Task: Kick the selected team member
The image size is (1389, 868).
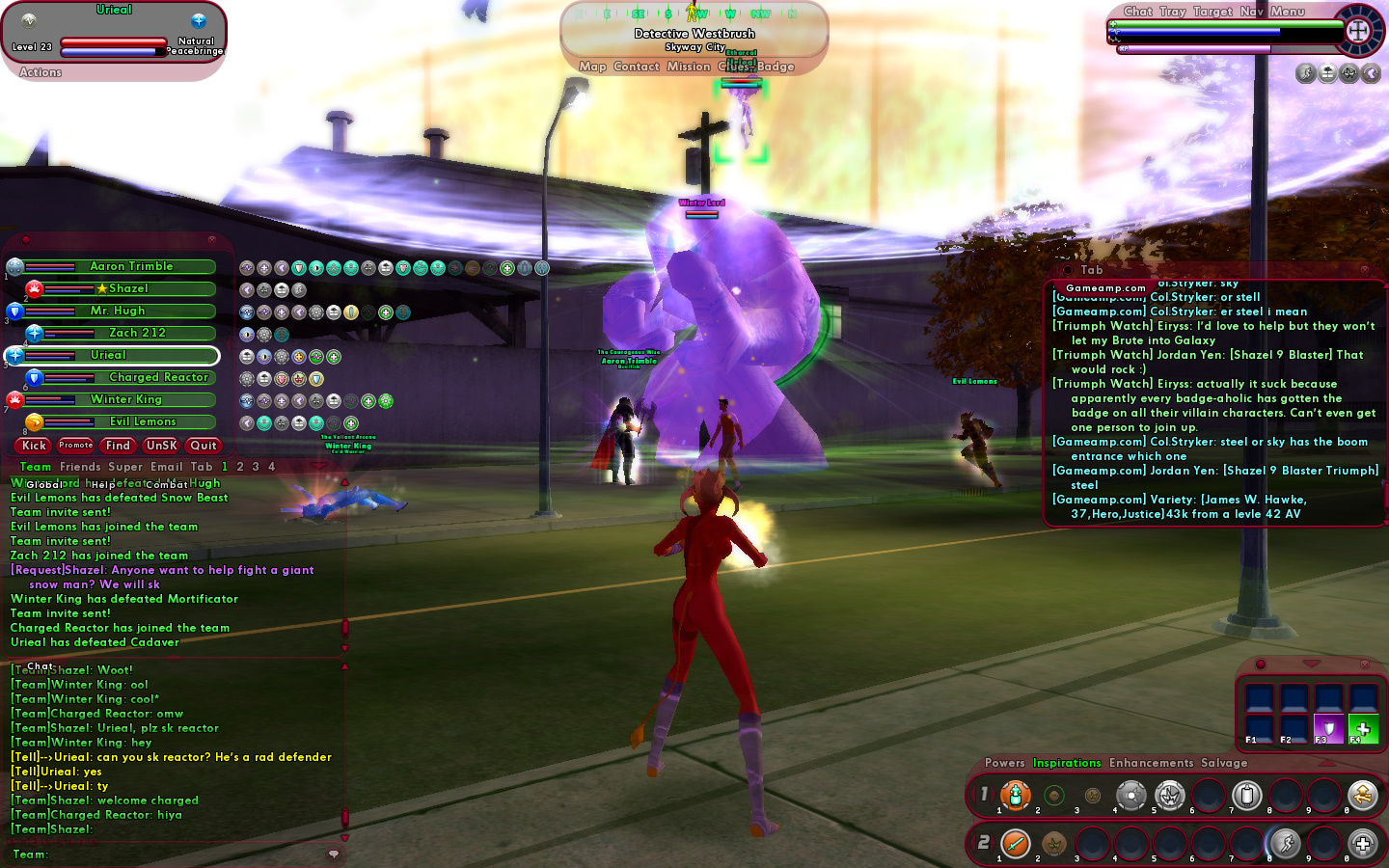Action: click(34, 446)
